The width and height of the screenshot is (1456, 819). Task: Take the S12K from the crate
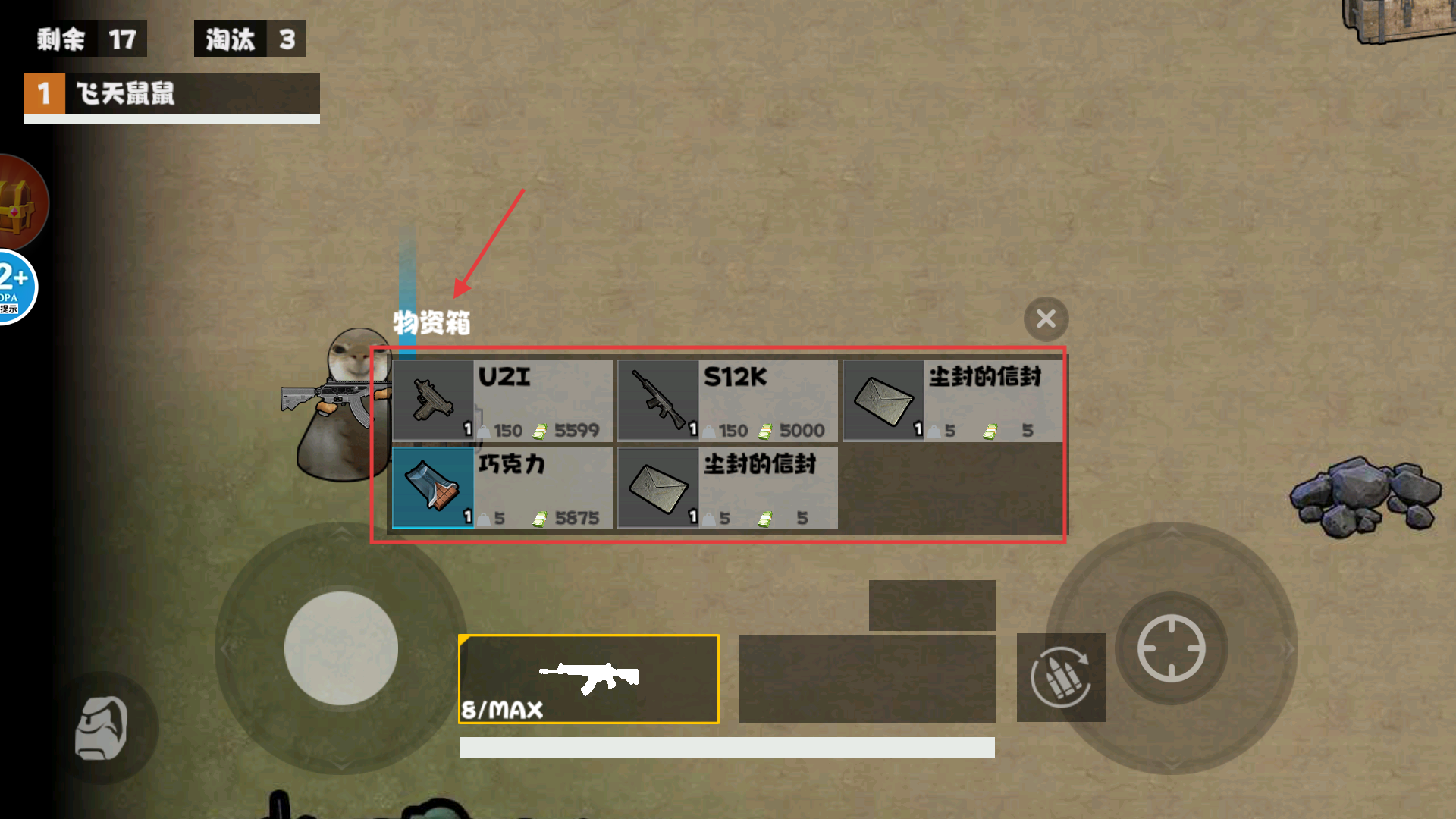point(727,400)
